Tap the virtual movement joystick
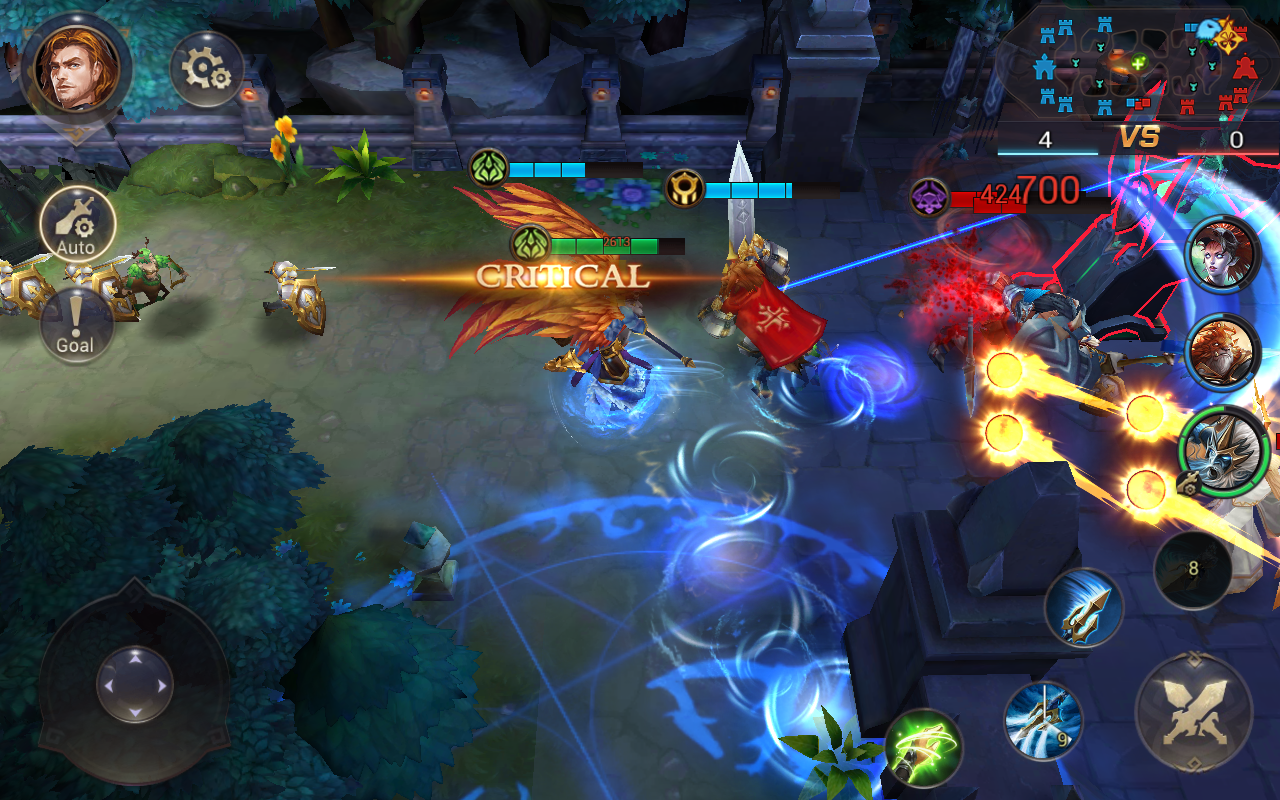The height and width of the screenshot is (800, 1280). [135, 685]
